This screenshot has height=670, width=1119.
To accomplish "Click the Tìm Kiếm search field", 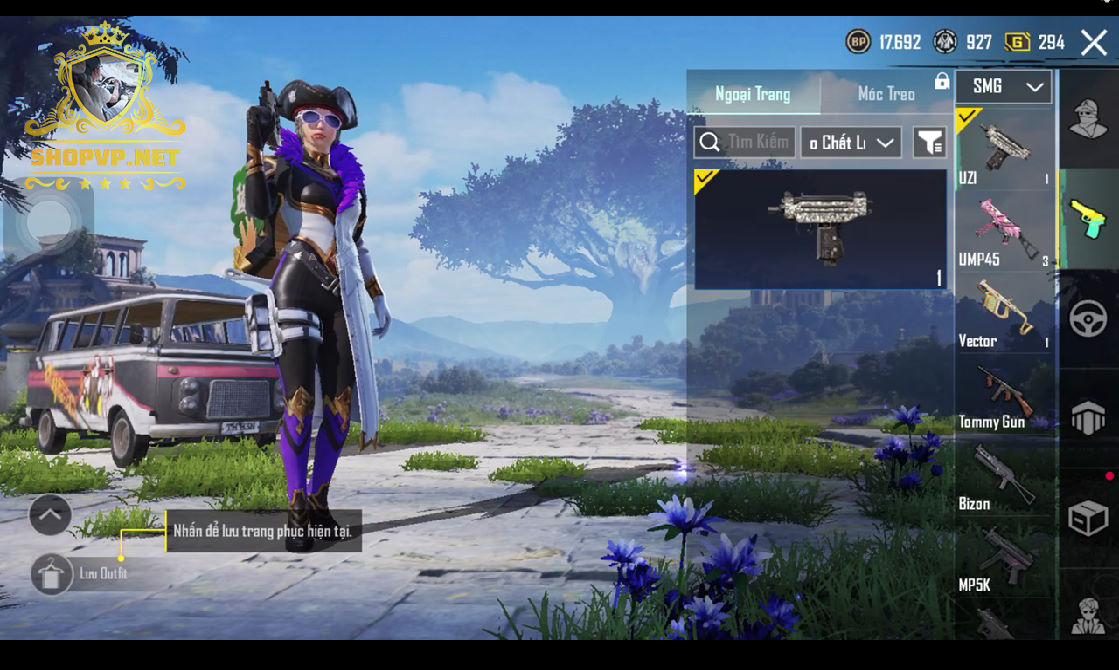I will 745,142.
